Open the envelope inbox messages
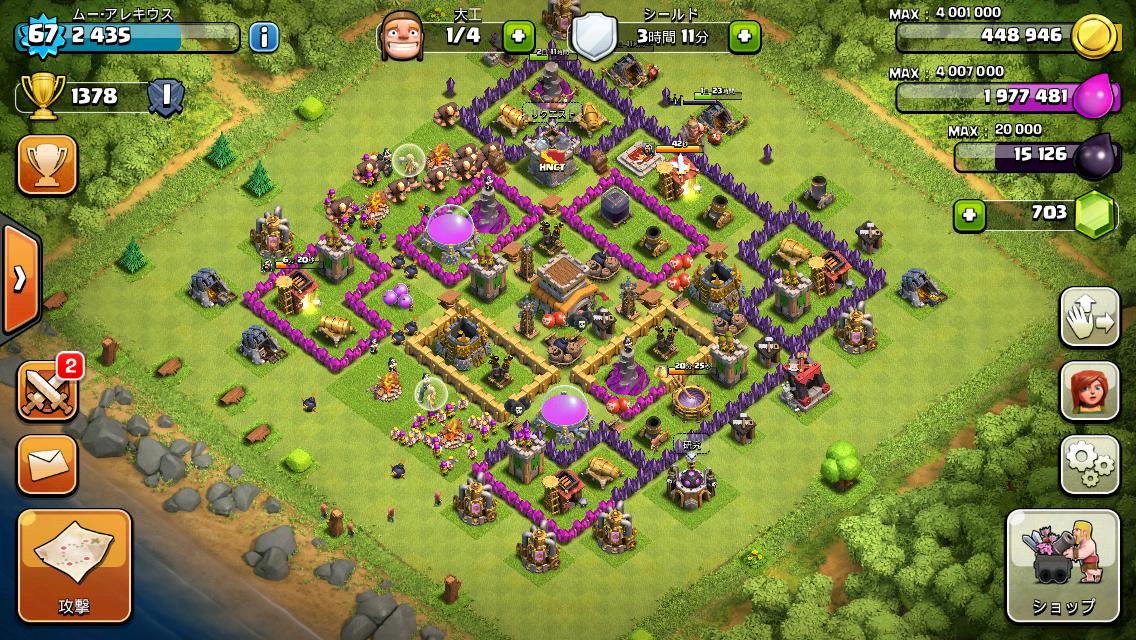Image resolution: width=1136 pixels, height=640 pixels. click(47, 465)
